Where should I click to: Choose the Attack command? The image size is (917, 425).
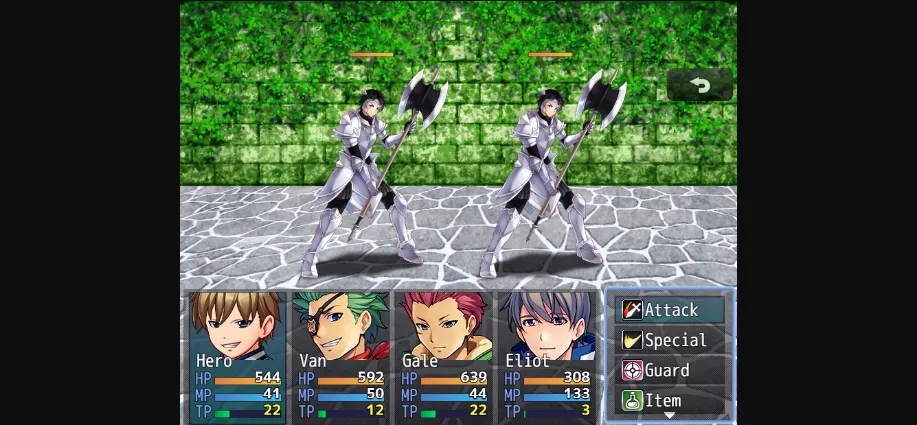671,310
